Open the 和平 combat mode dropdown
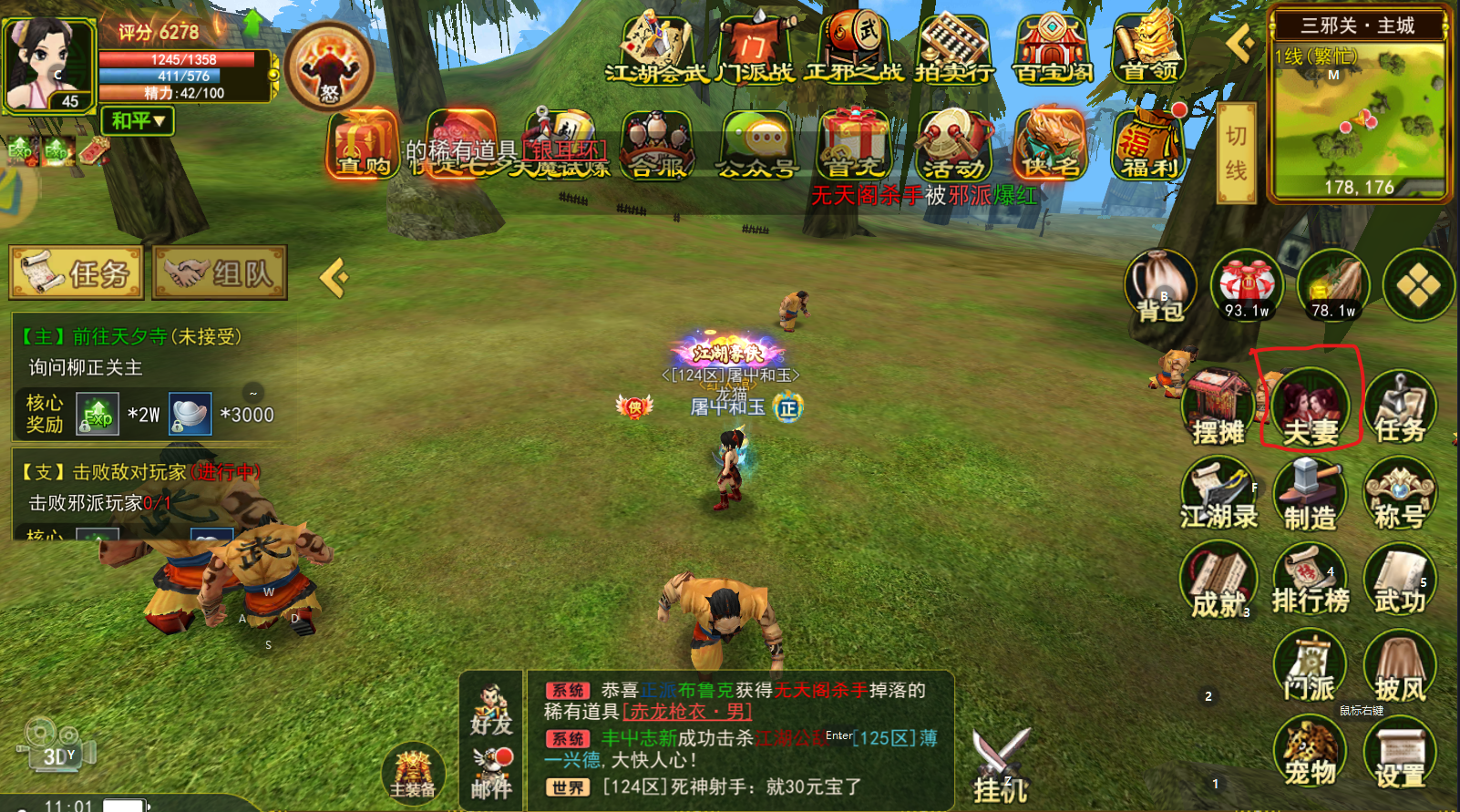The image size is (1460, 812). (x=138, y=121)
